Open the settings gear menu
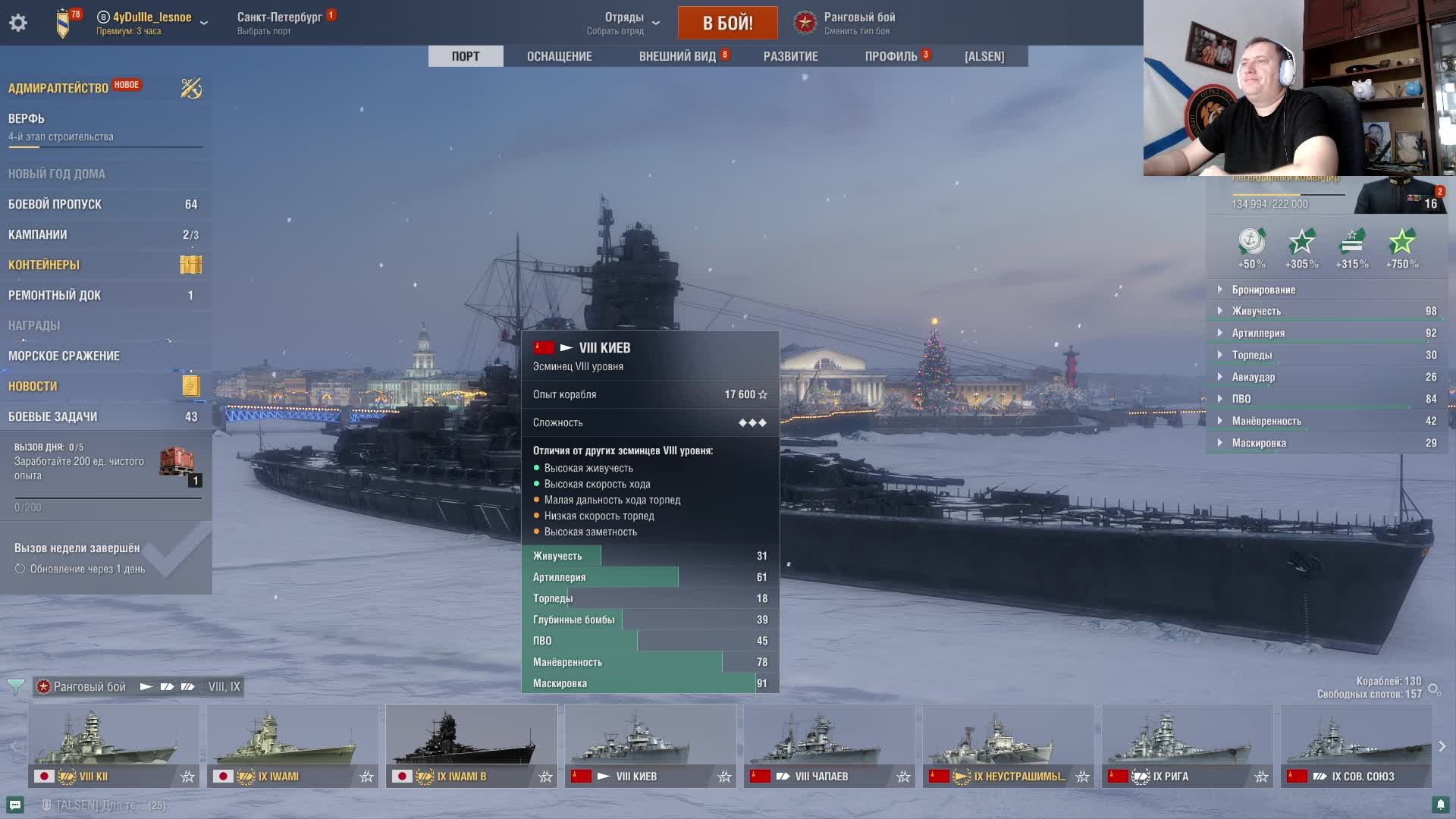This screenshot has height=819, width=1456. click(x=18, y=23)
